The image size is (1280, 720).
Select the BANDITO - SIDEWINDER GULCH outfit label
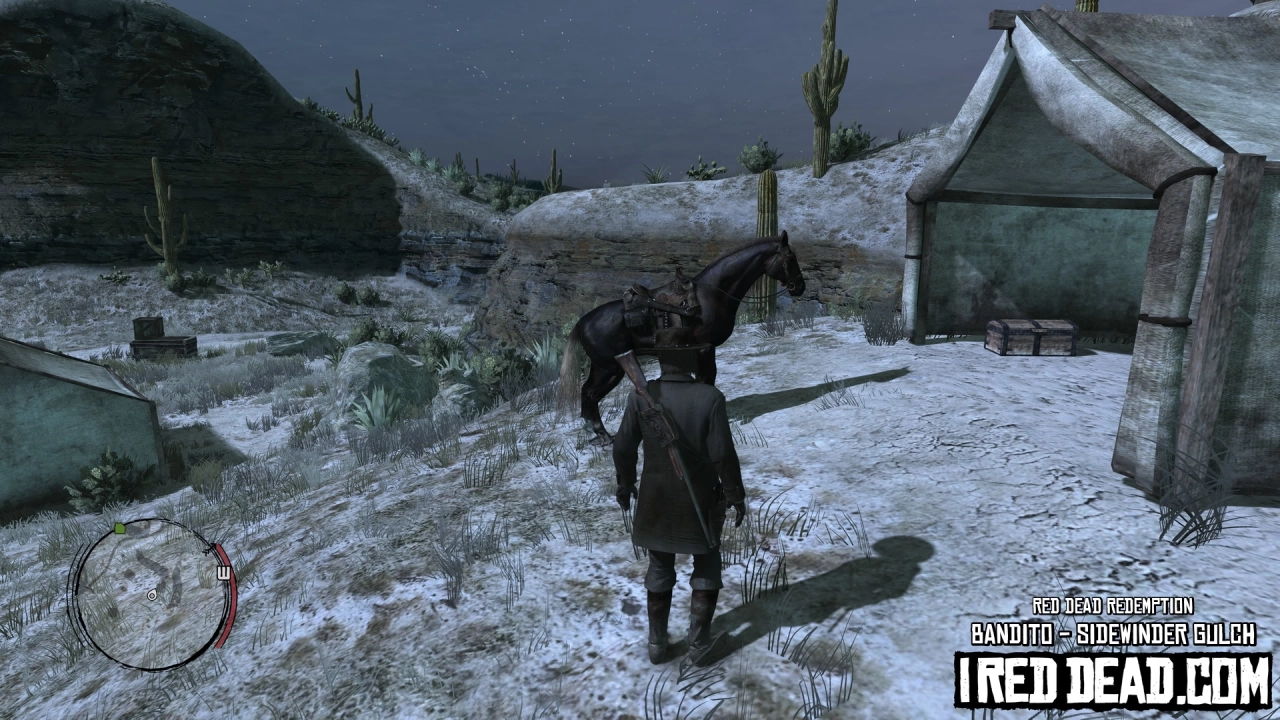[x=1116, y=630]
